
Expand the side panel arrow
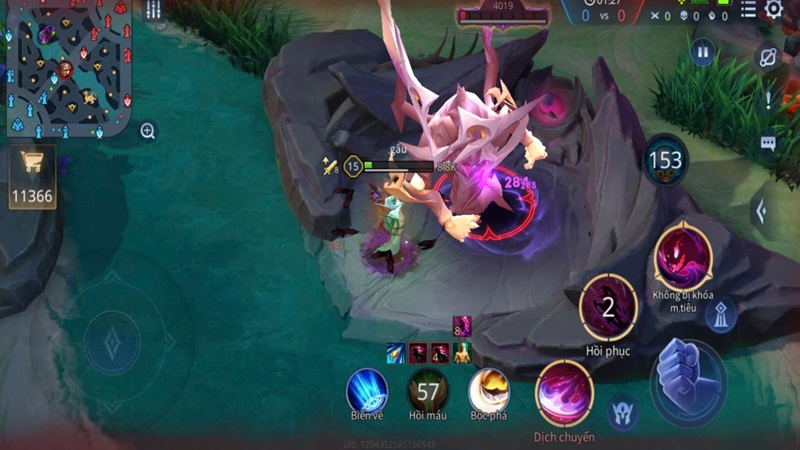click(762, 211)
